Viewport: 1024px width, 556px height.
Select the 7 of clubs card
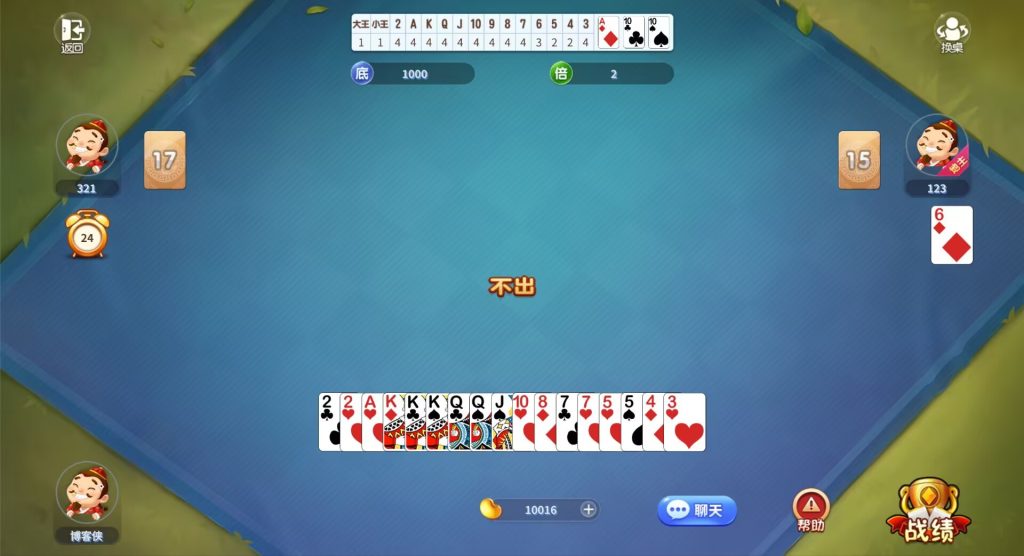tap(565, 422)
